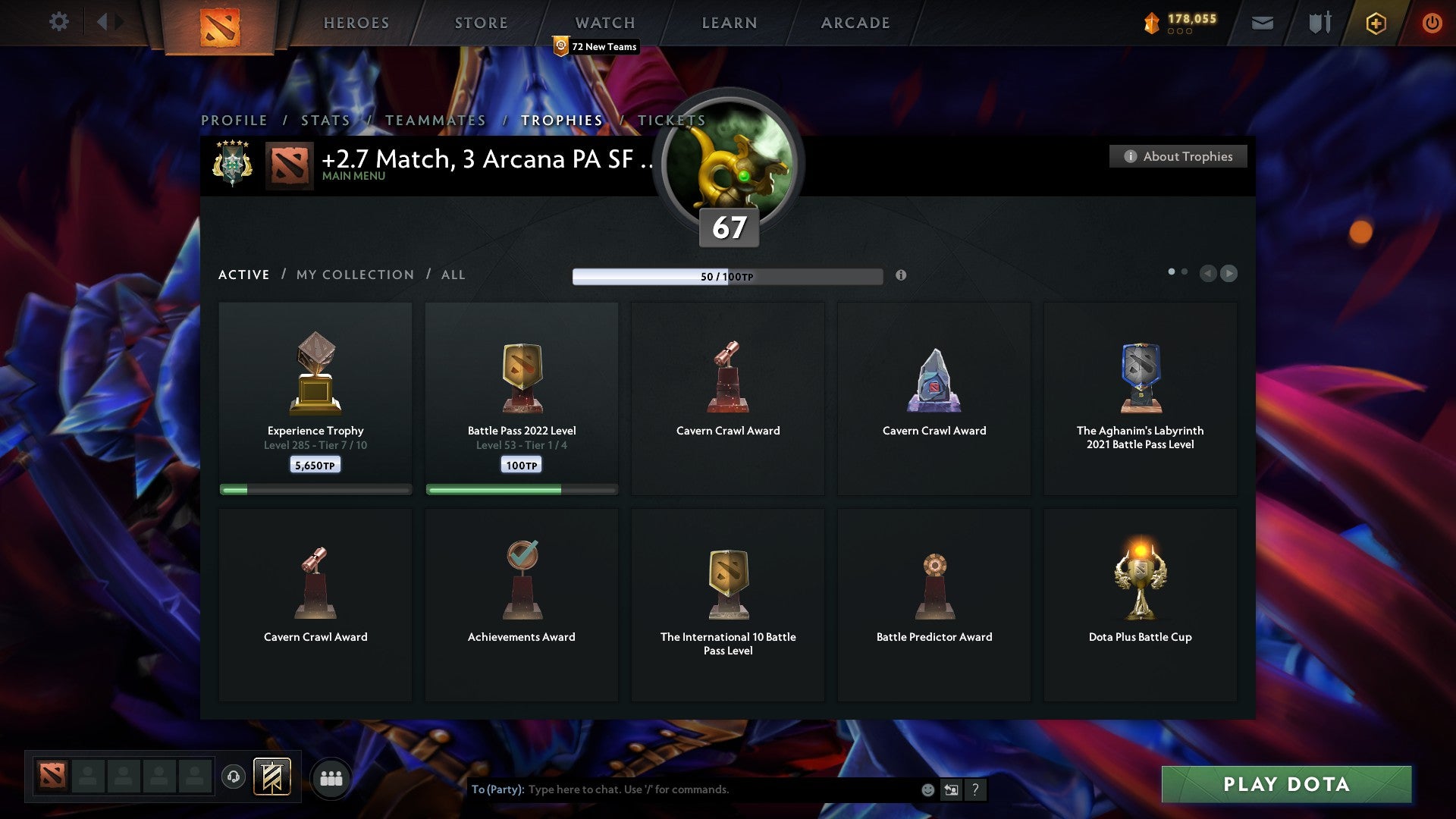Open the emoticon picker in the chat bar
1456x819 pixels.
(x=927, y=789)
